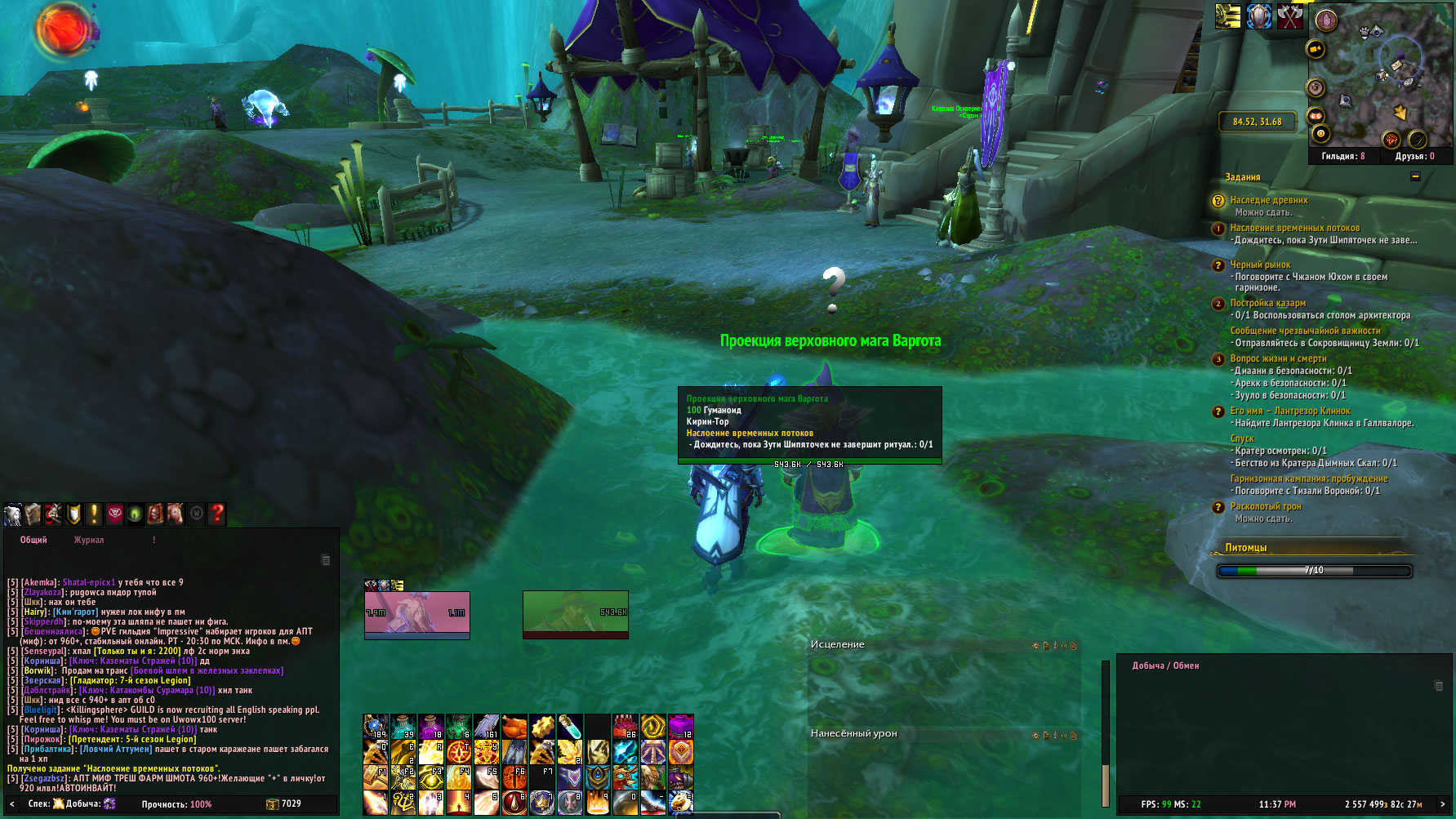Open the Постройка казарм quest
The width and height of the screenshot is (1456, 819).
pos(1267,303)
